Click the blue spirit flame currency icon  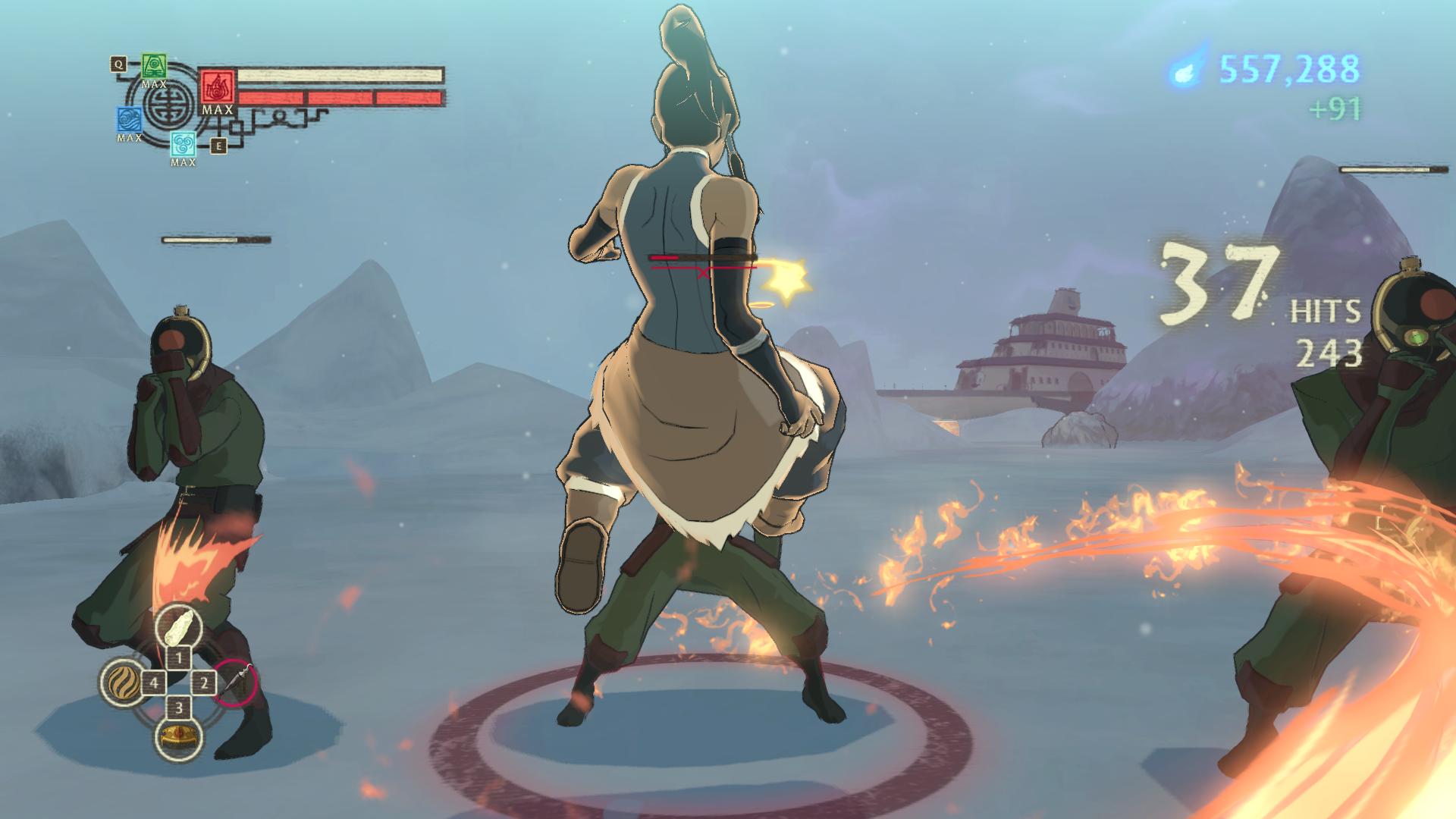coord(1184,71)
